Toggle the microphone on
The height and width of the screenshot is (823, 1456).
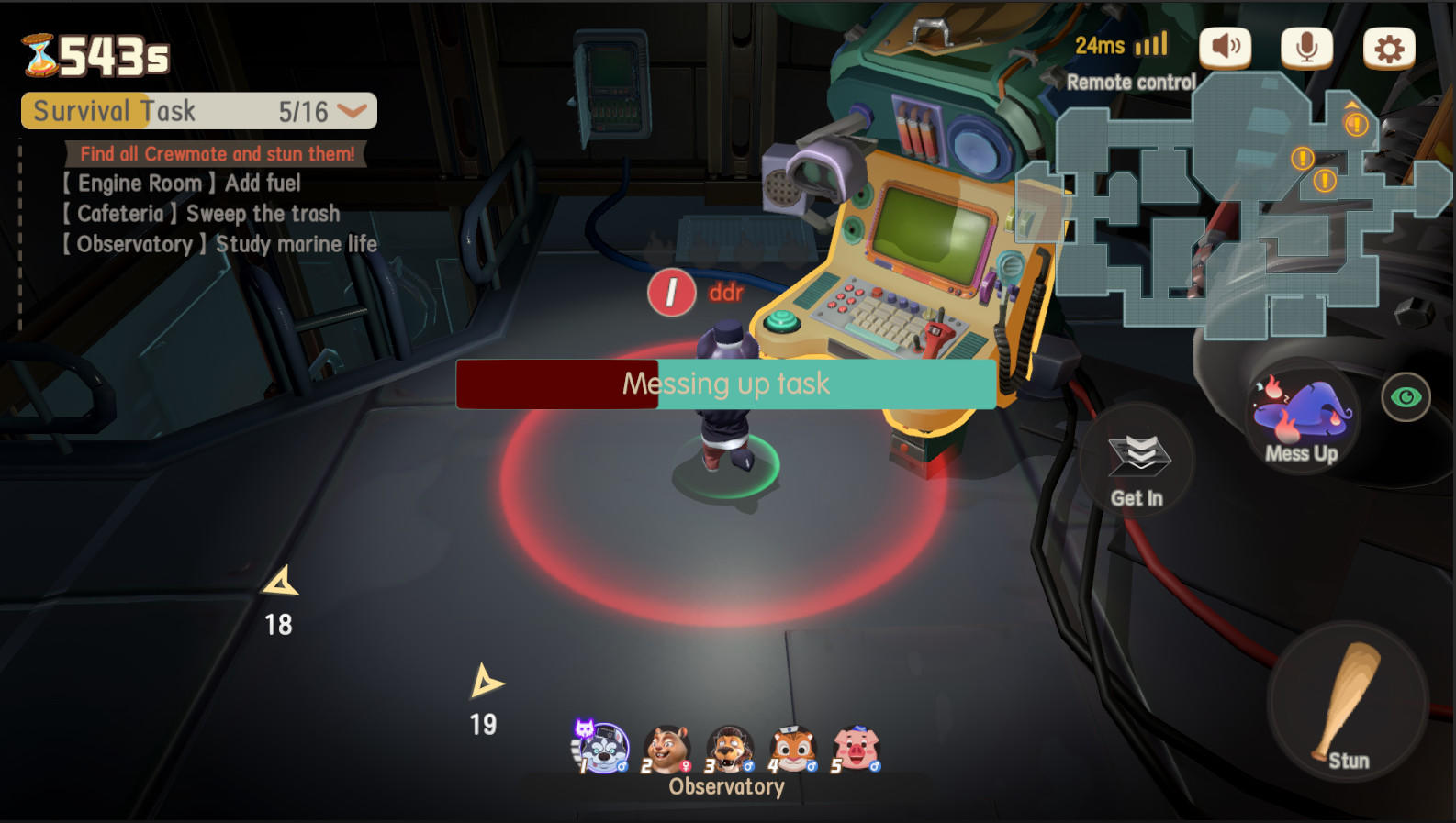click(x=1306, y=46)
